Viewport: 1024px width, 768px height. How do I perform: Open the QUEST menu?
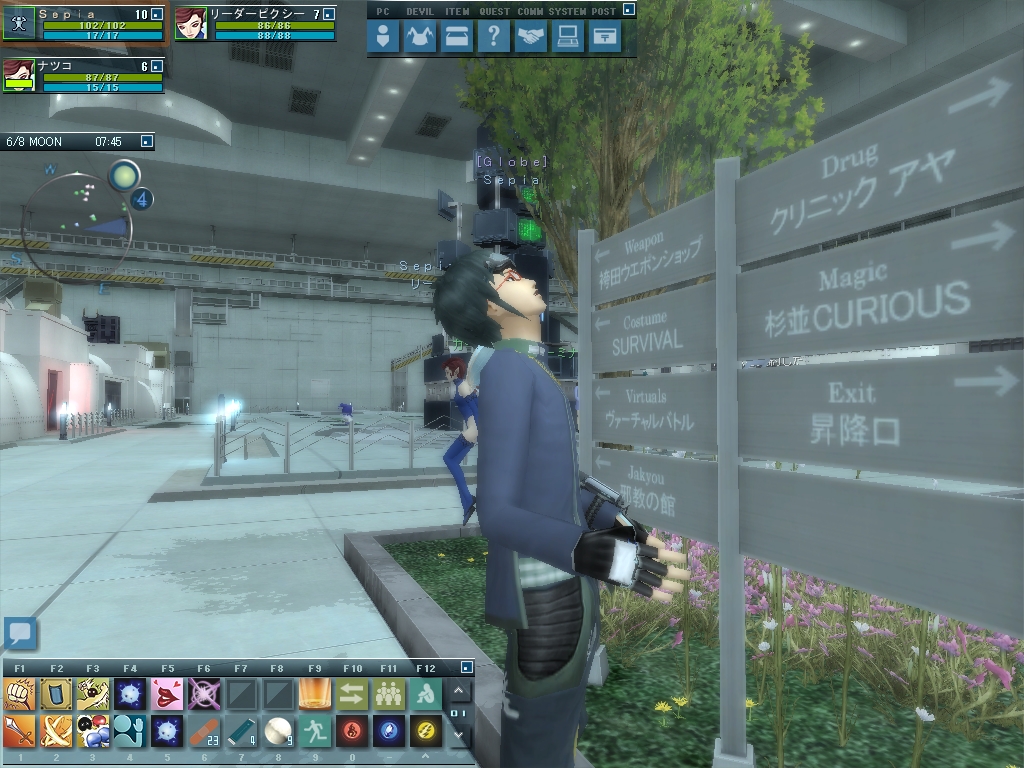pyautogui.click(x=492, y=37)
